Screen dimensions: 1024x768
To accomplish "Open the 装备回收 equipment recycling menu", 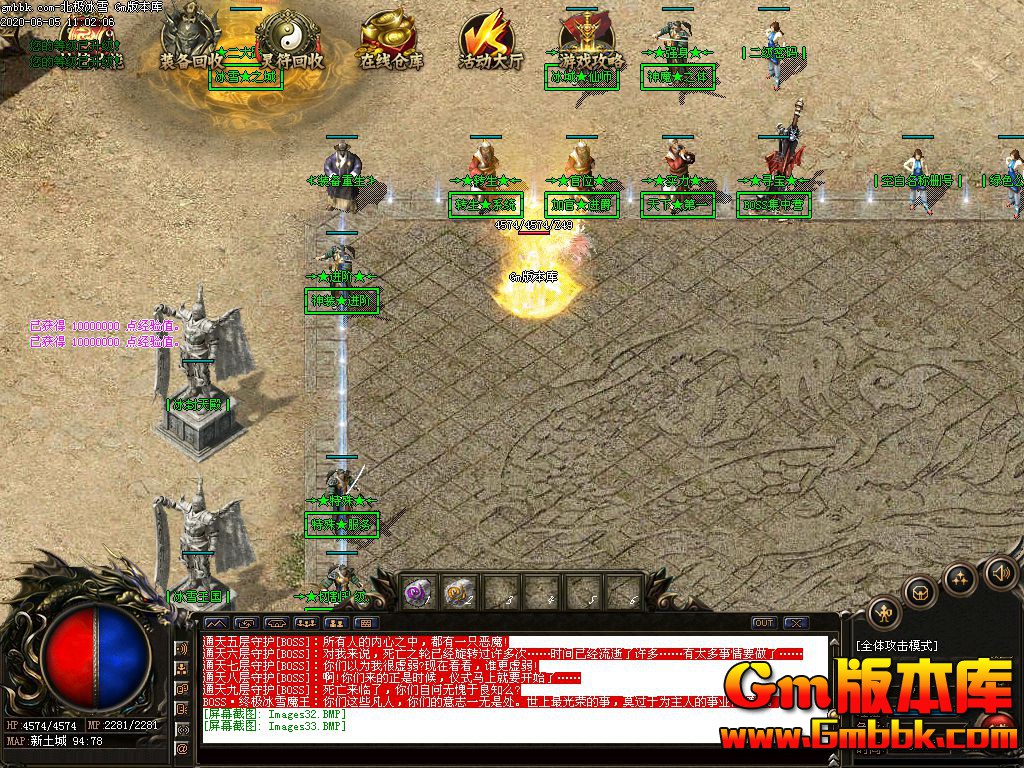I will [192, 40].
